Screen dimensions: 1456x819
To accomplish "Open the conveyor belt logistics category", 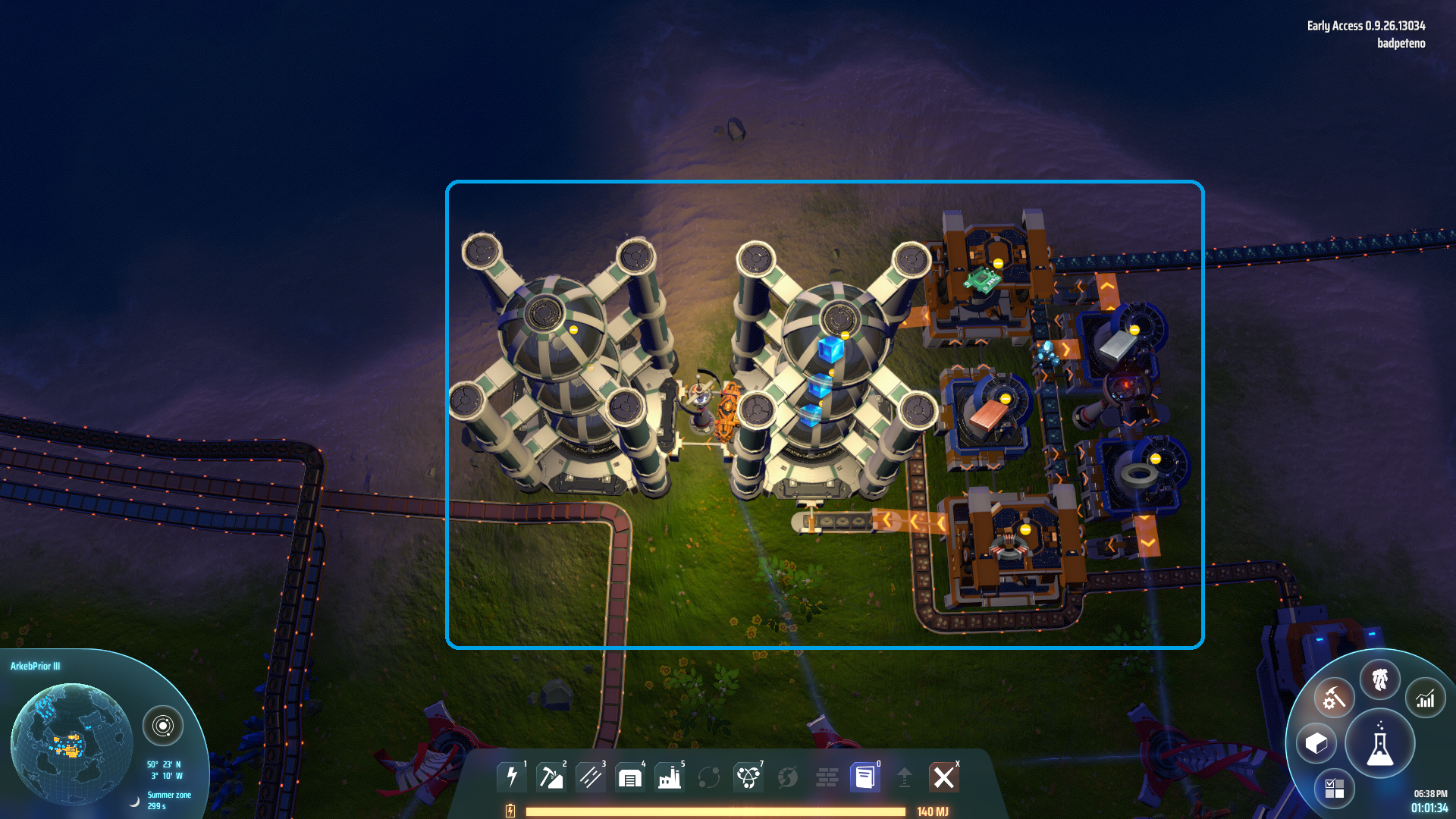I will click(x=591, y=777).
